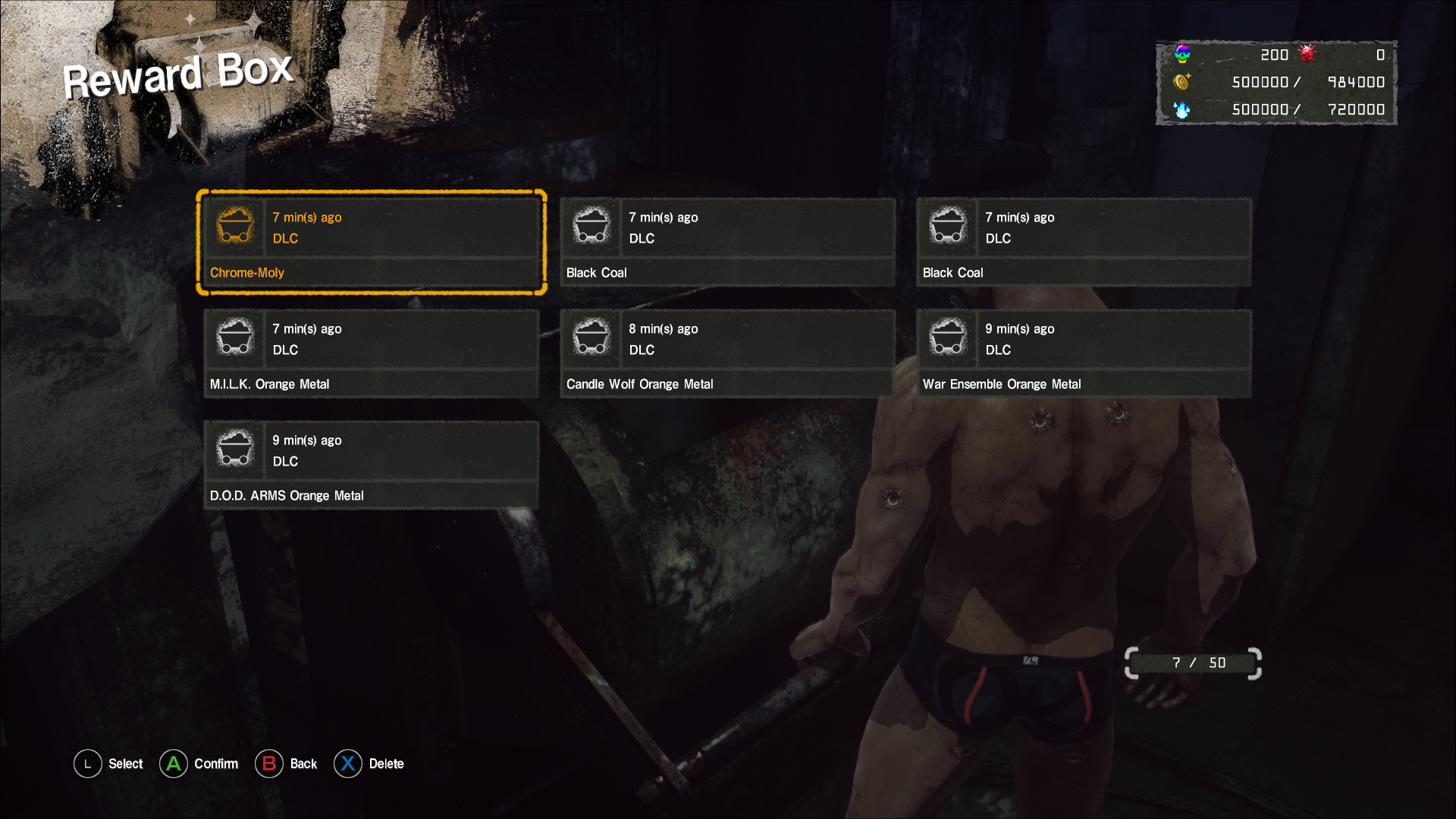The height and width of the screenshot is (819, 1456).
Task: Click the blue flame currency icon
Action: [x=1183, y=109]
